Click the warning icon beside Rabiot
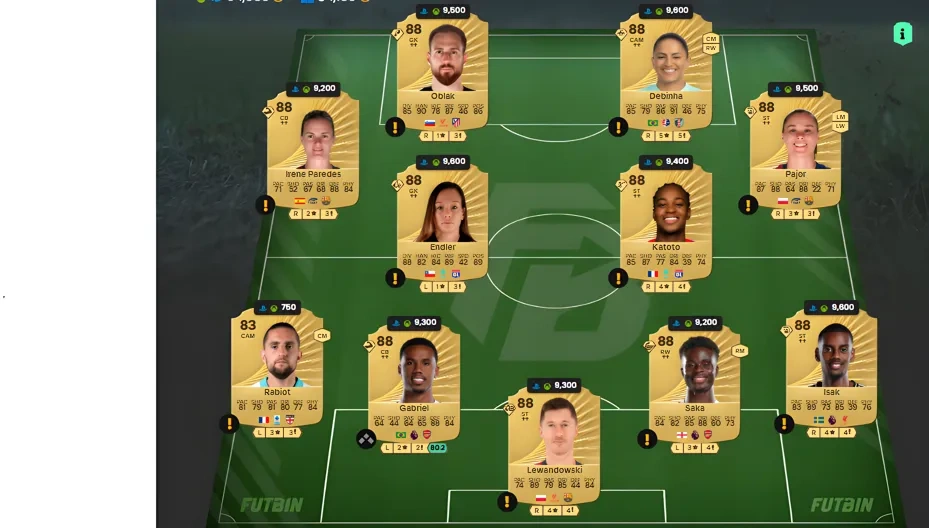The image size is (929, 528). [x=229, y=423]
